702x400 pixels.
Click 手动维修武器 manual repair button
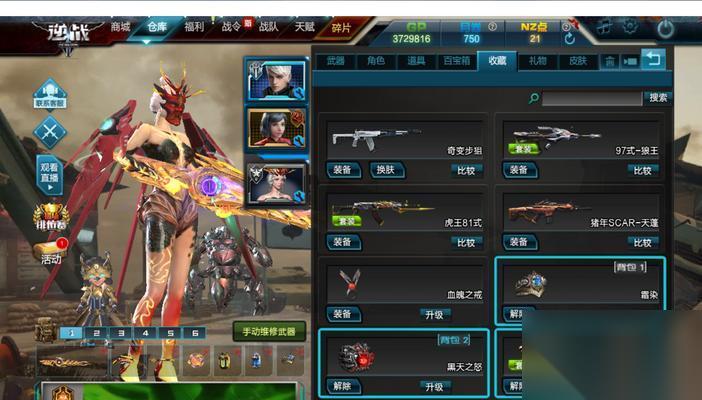[268, 331]
